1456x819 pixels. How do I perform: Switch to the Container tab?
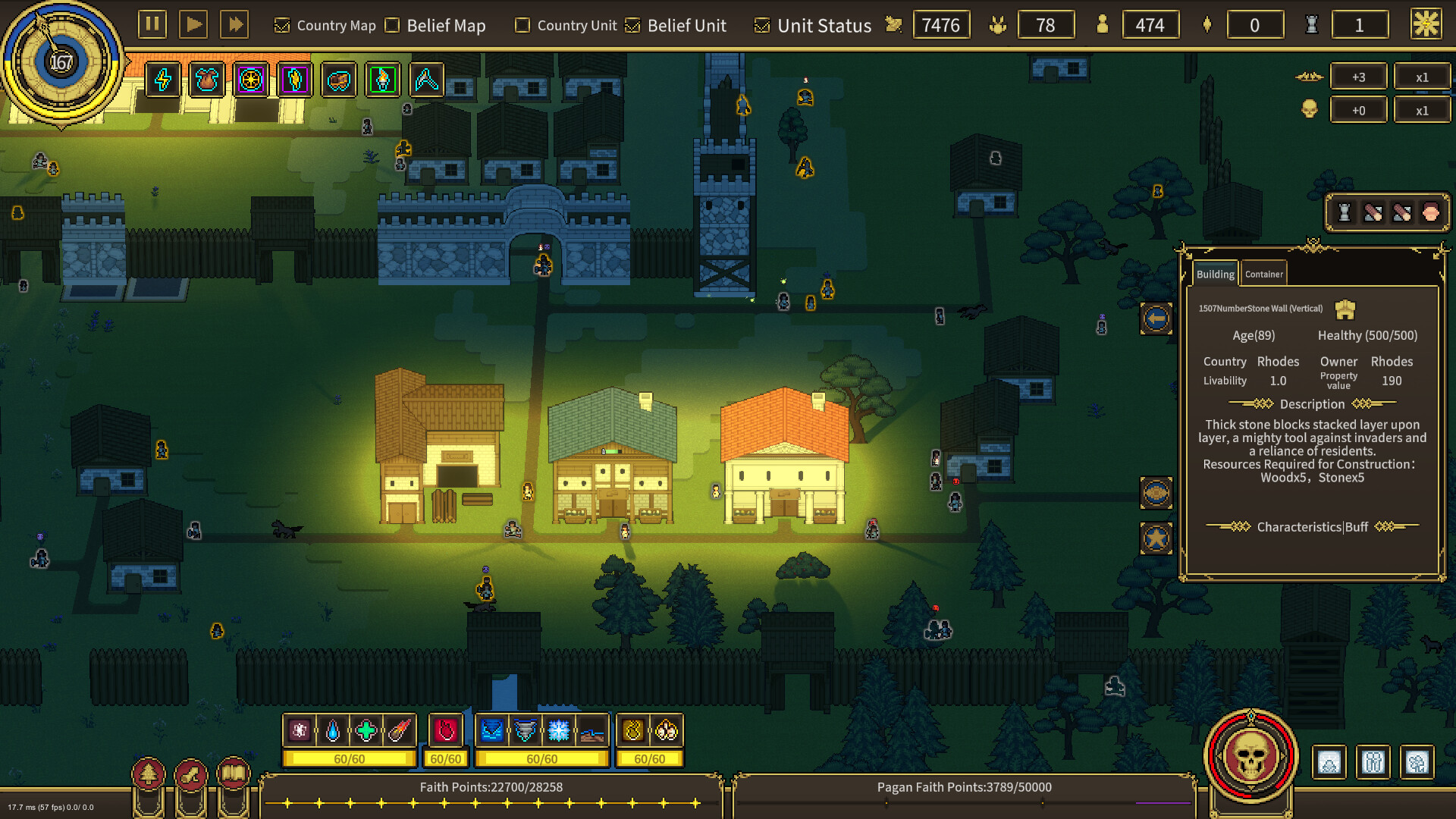(x=1263, y=273)
